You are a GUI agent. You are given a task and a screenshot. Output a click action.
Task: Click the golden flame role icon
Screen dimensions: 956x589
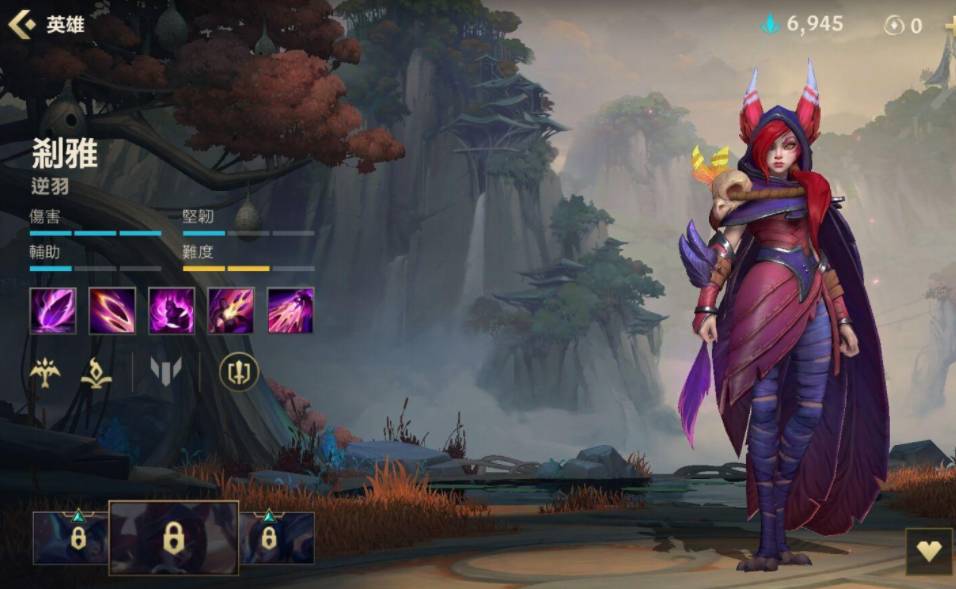tap(96, 373)
